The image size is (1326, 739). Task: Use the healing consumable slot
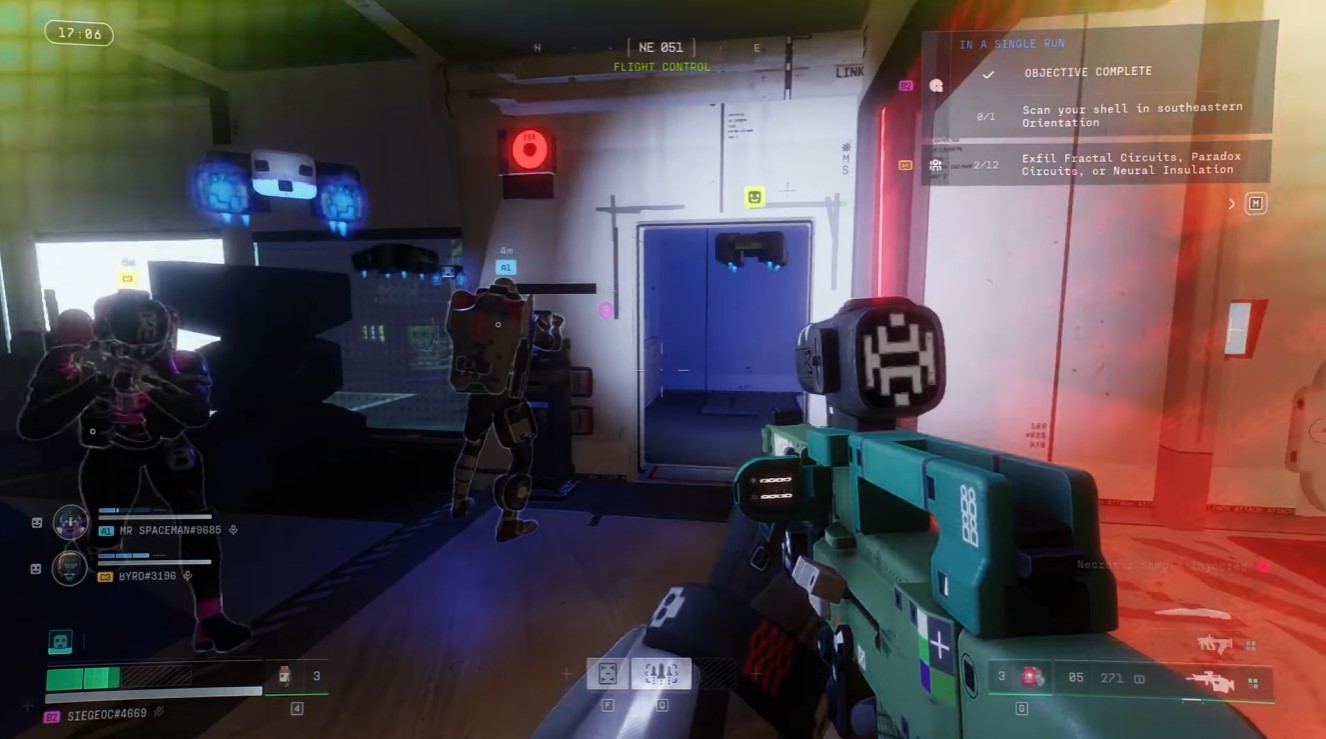[x=285, y=676]
